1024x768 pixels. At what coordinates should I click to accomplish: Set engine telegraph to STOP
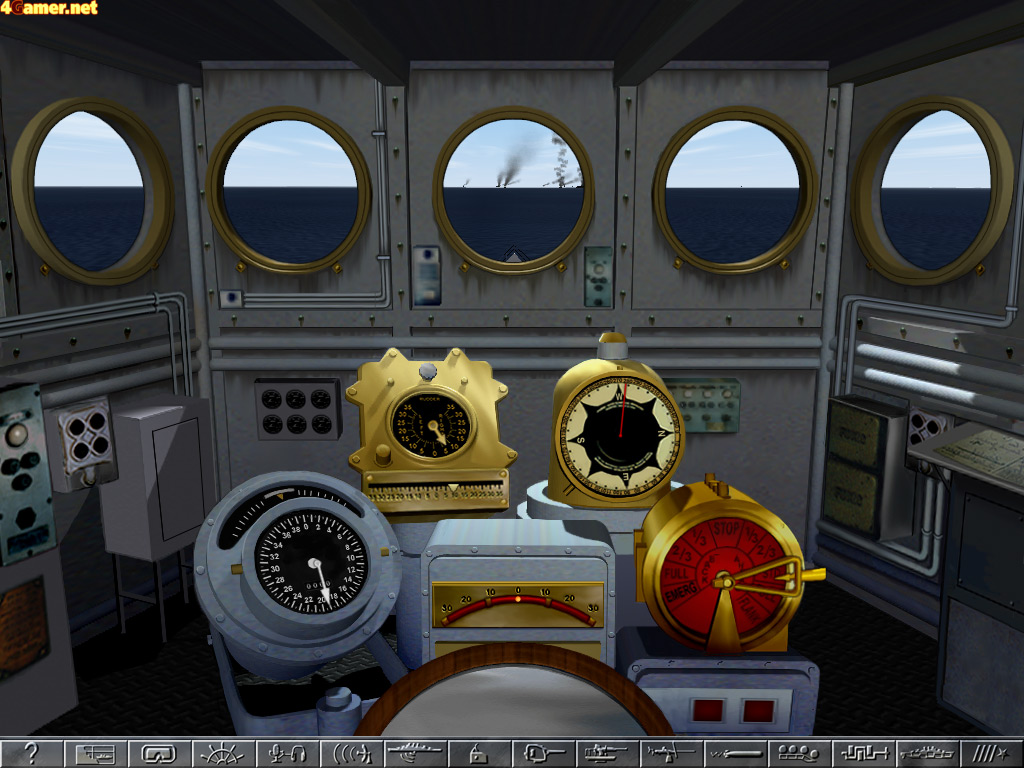[x=727, y=527]
